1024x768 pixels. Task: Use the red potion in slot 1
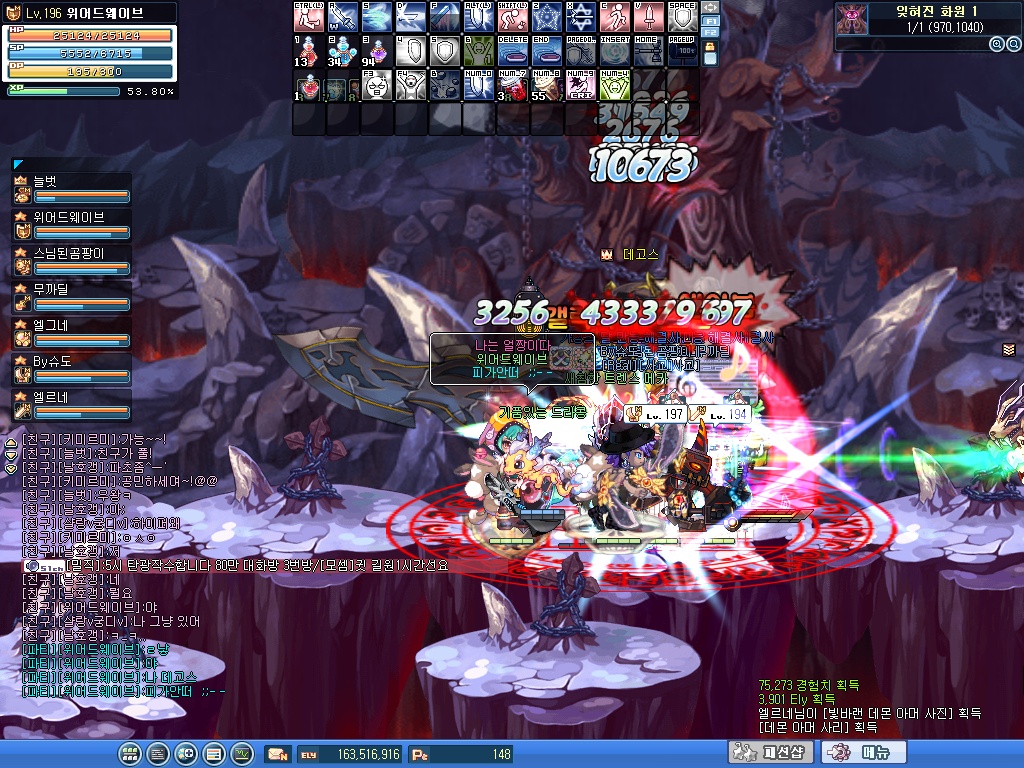click(x=307, y=51)
